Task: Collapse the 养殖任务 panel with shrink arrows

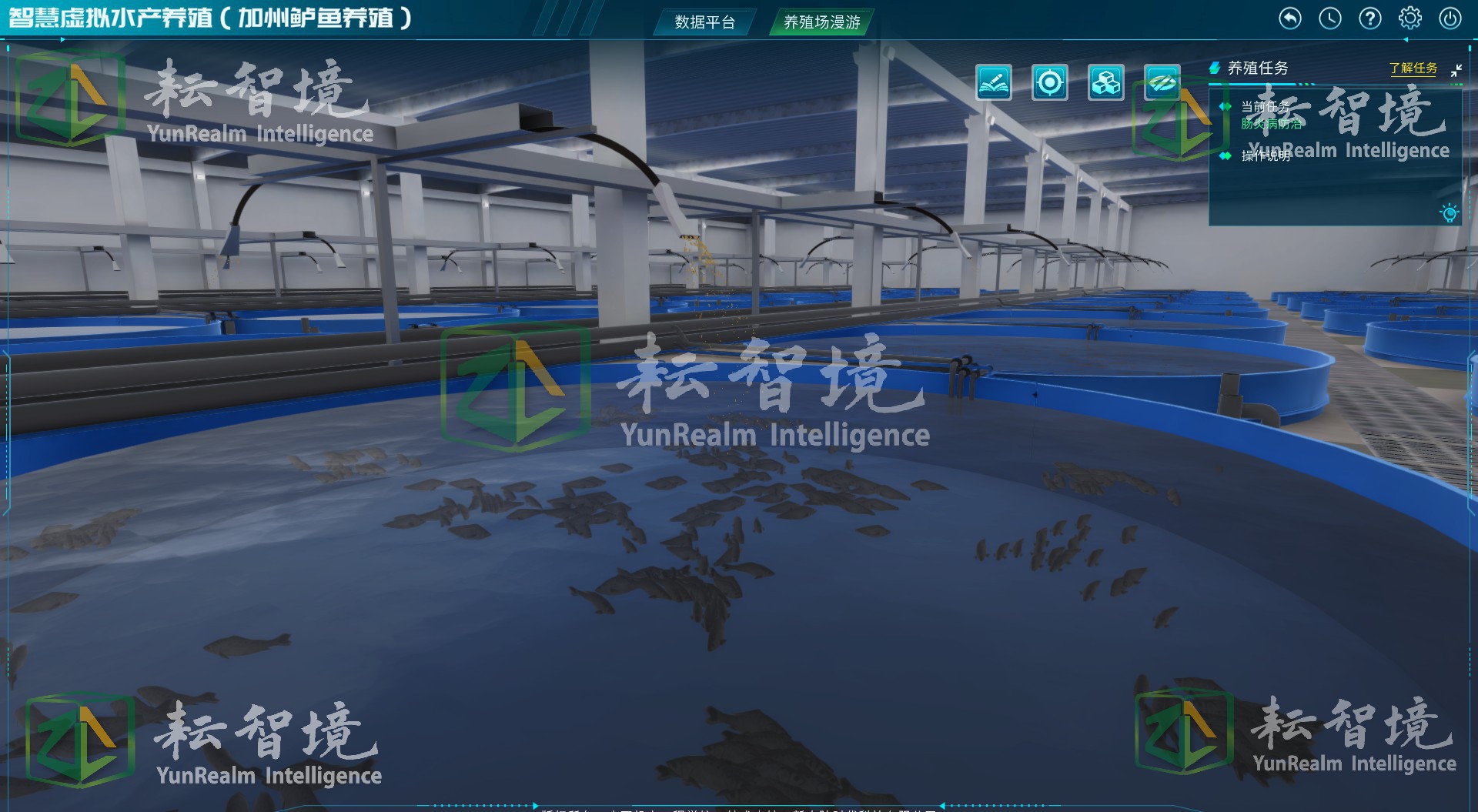Action: [1457, 71]
